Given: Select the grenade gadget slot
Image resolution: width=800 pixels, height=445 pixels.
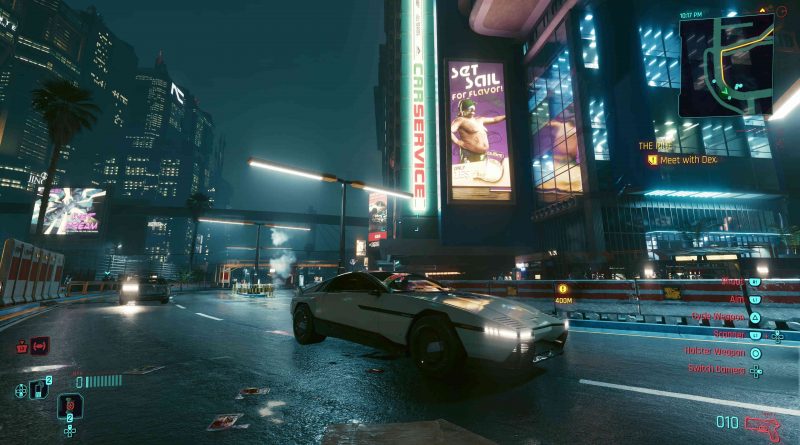Looking at the screenshot, I should [69, 406].
